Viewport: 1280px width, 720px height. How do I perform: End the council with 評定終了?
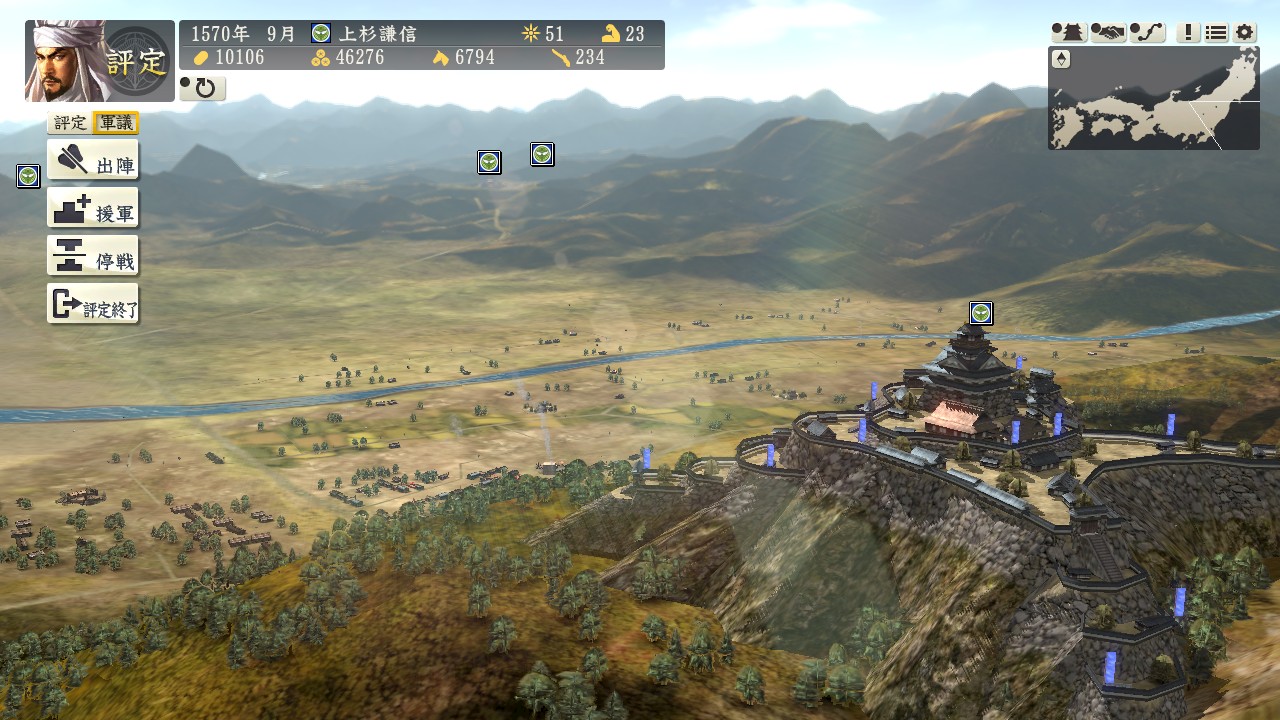pyautogui.click(x=93, y=304)
